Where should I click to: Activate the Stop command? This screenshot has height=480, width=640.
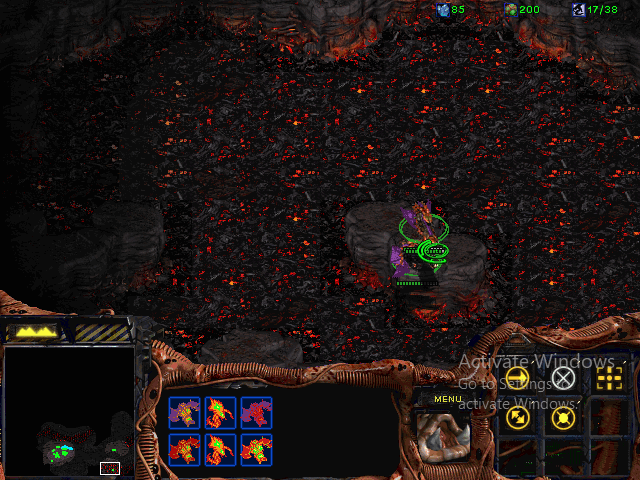click(x=564, y=377)
